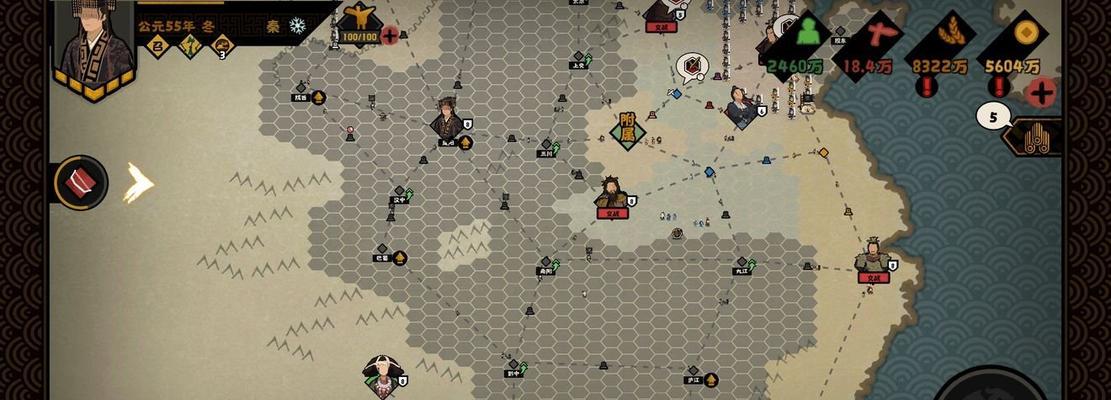Click the diamond icon with number 3
The image size is (1111, 400).
(223, 45)
